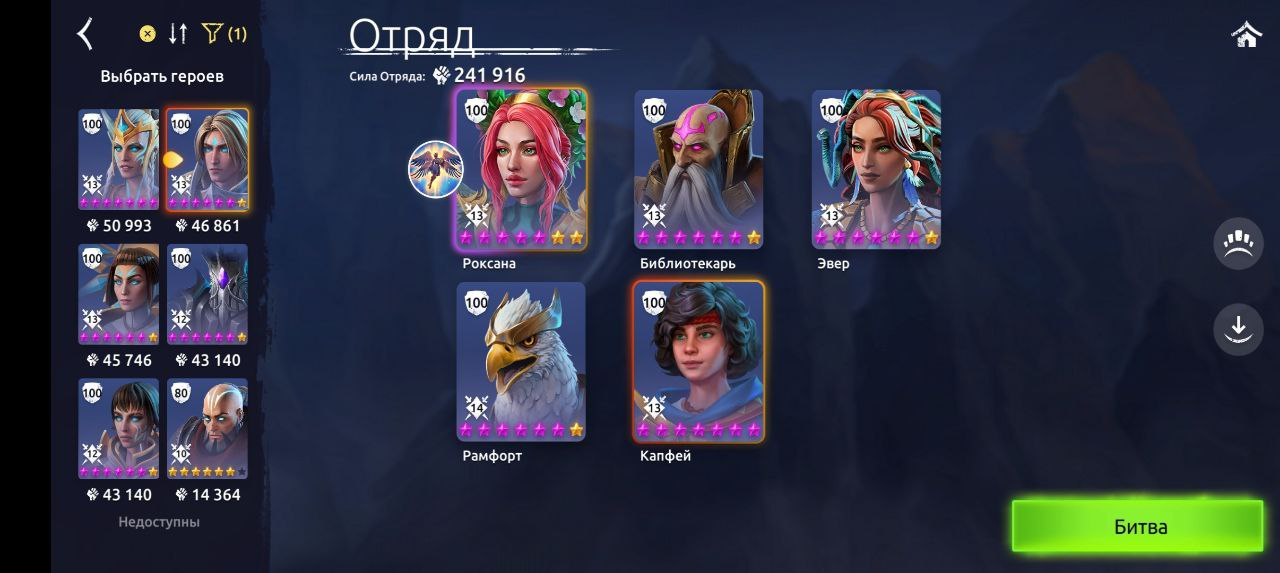This screenshot has width=1280, height=573.
Task: Select the Библиотекарь squad card
Action: pyautogui.click(x=698, y=168)
